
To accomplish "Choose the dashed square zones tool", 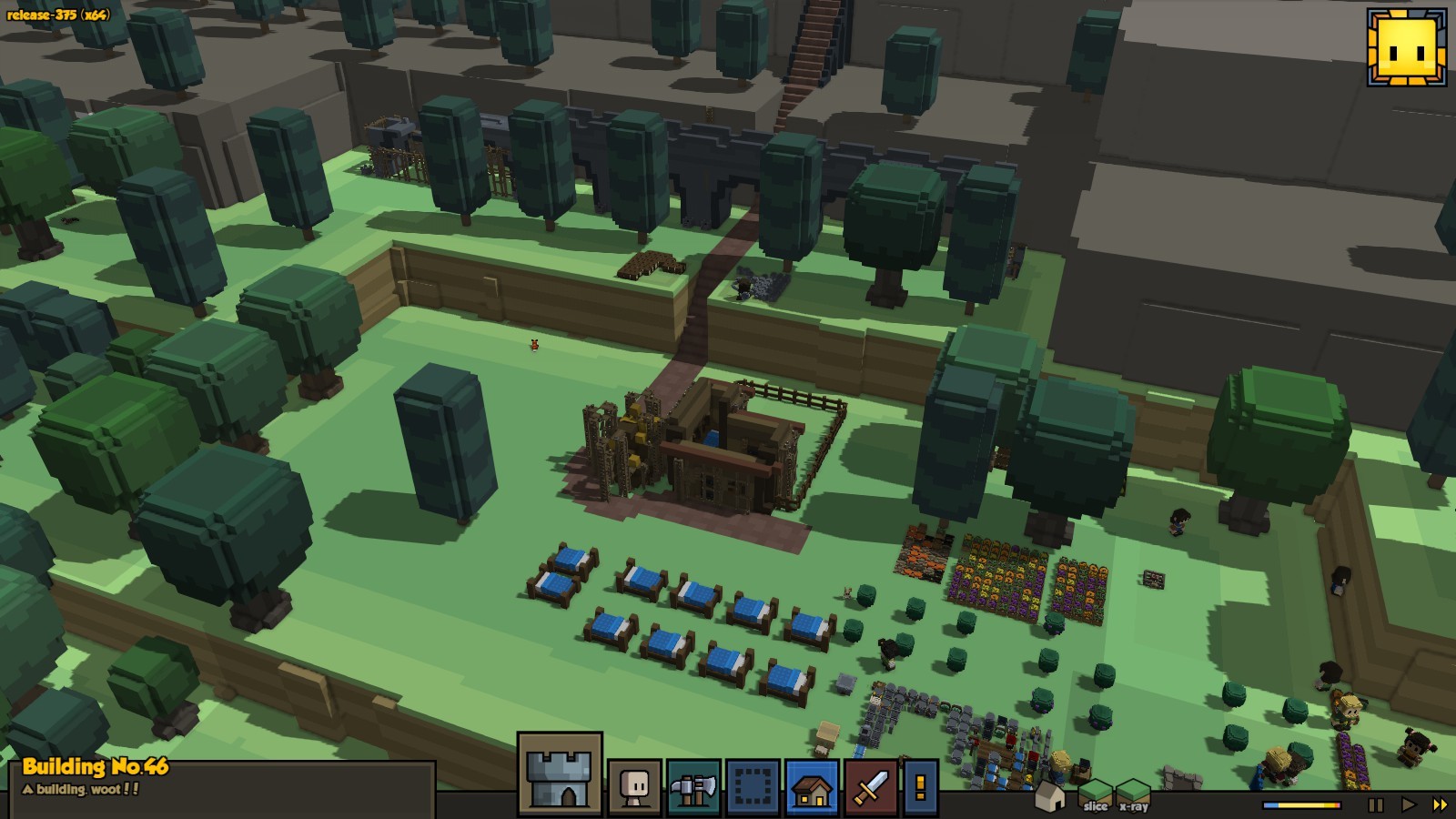I will pyautogui.click(x=753, y=786).
